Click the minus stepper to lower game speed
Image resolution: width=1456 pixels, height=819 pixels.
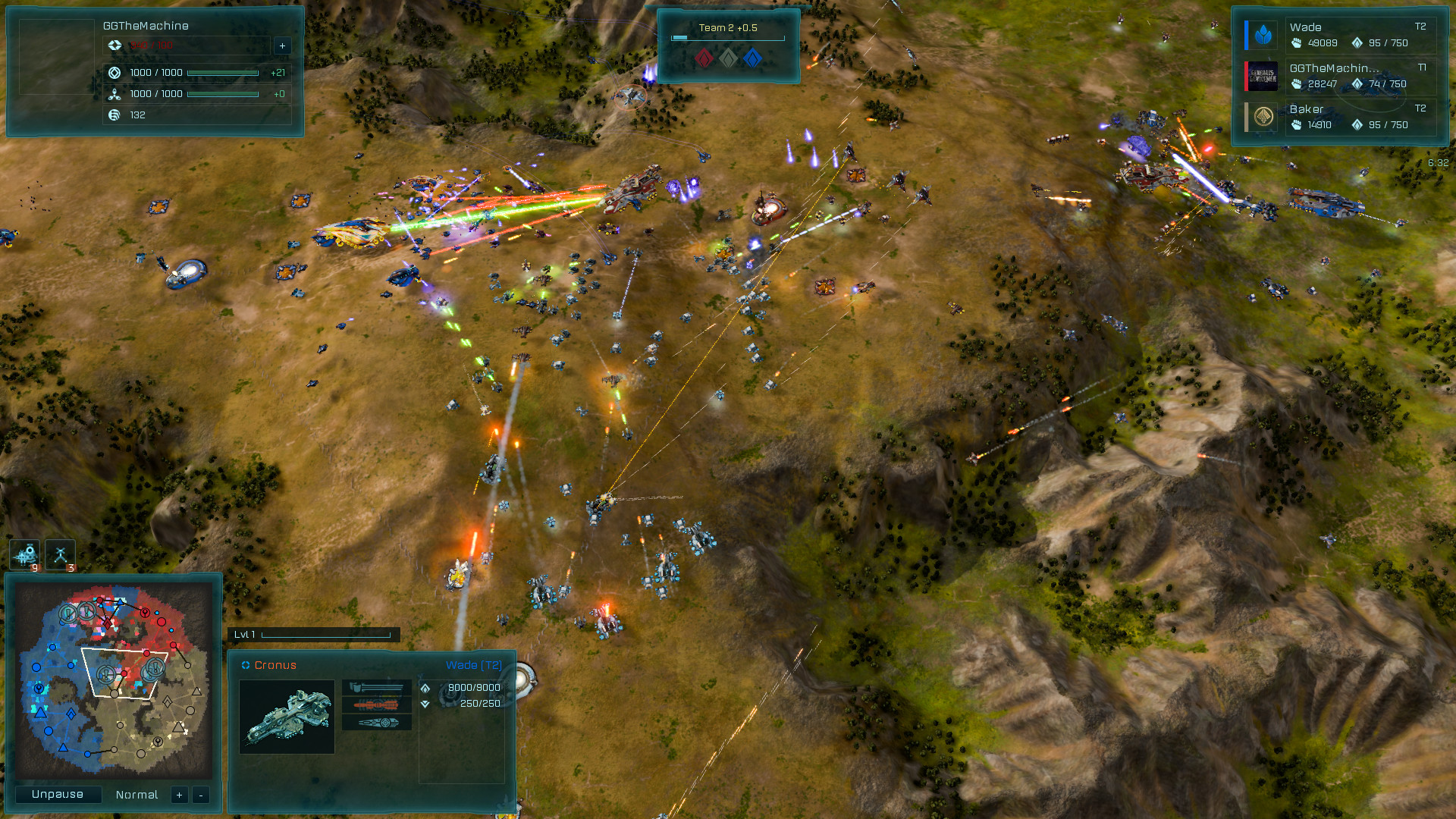[x=201, y=795]
